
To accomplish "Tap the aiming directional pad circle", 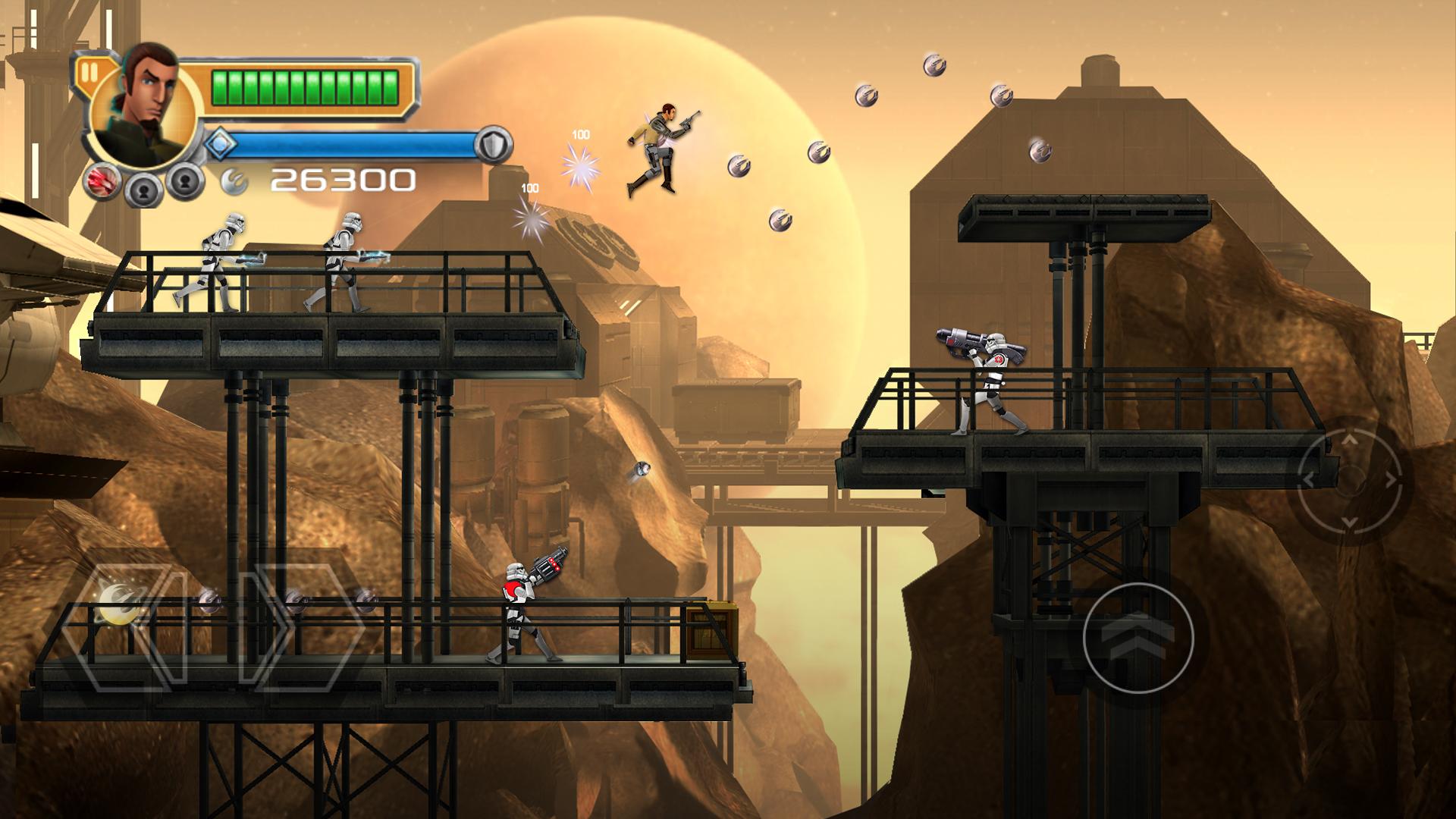I will (1348, 479).
